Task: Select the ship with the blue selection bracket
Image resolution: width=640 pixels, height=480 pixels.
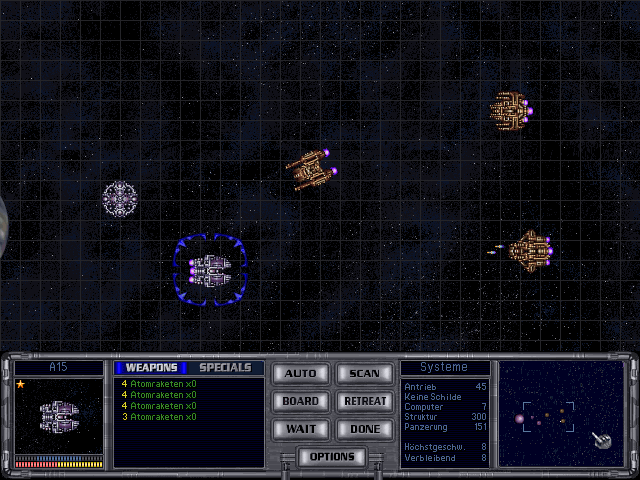Action: tap(210, 267)
